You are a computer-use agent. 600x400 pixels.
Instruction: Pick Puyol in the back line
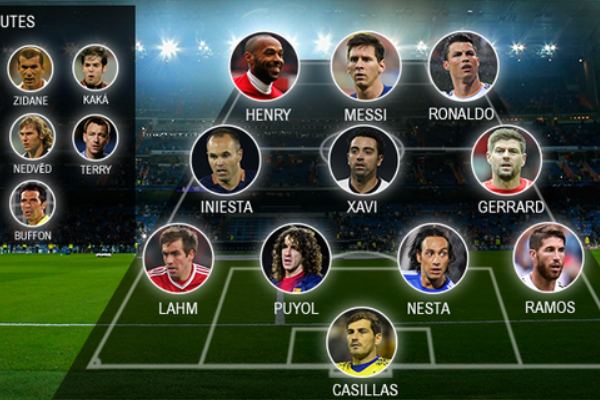tap(296, 257)
